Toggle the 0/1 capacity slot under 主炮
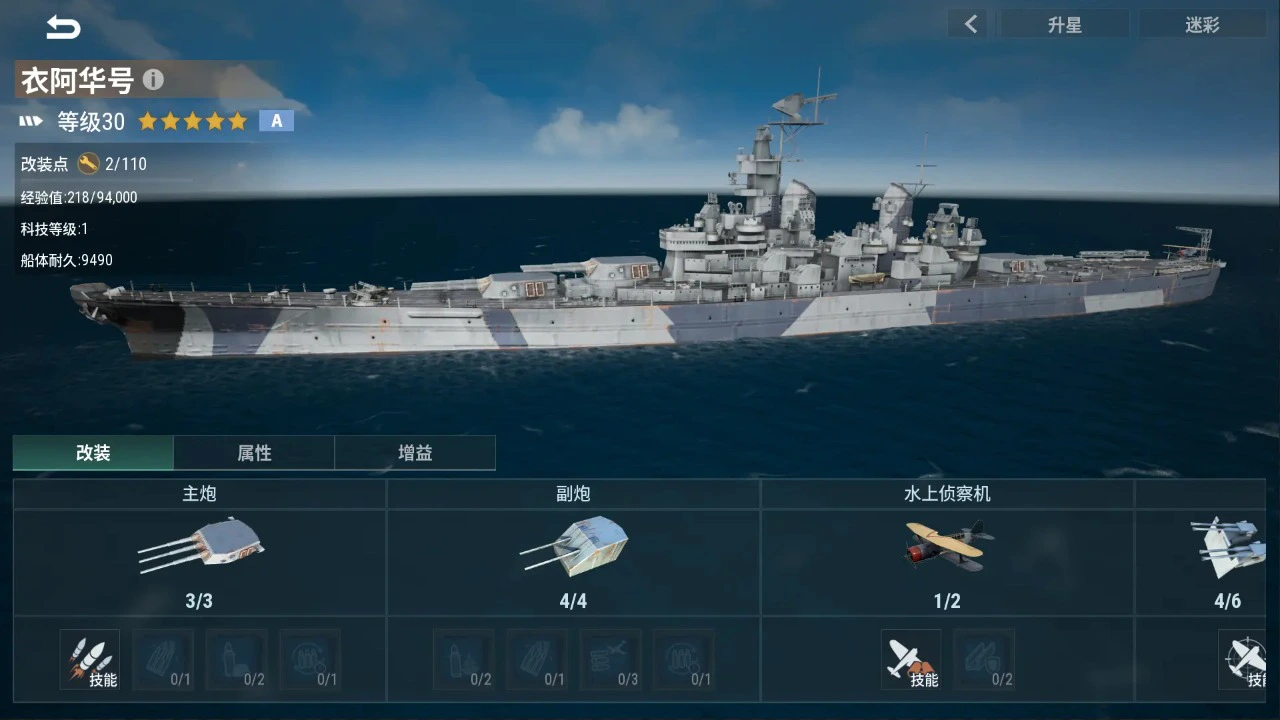The width and height of the screenshot is (1280, 720). tap(310, 660)
